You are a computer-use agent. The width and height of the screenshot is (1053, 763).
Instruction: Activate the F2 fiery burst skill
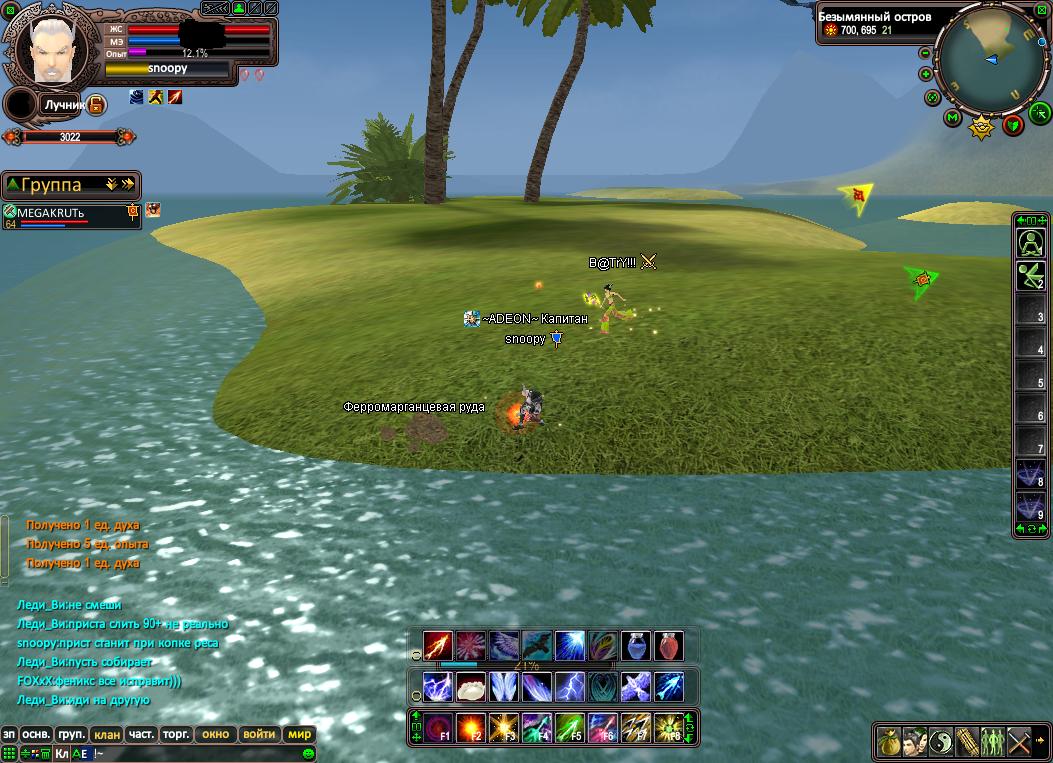[471, 727]
